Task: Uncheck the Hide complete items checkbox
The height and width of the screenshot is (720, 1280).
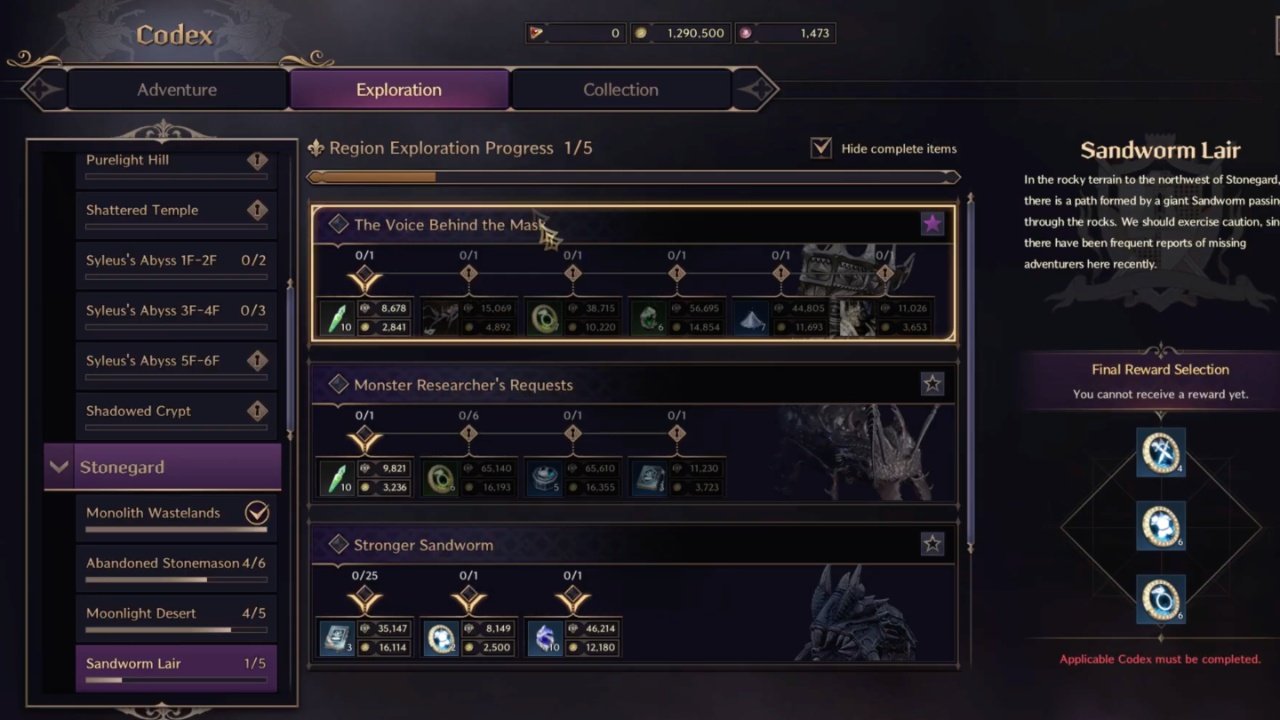Action: (x=821, y=147)
